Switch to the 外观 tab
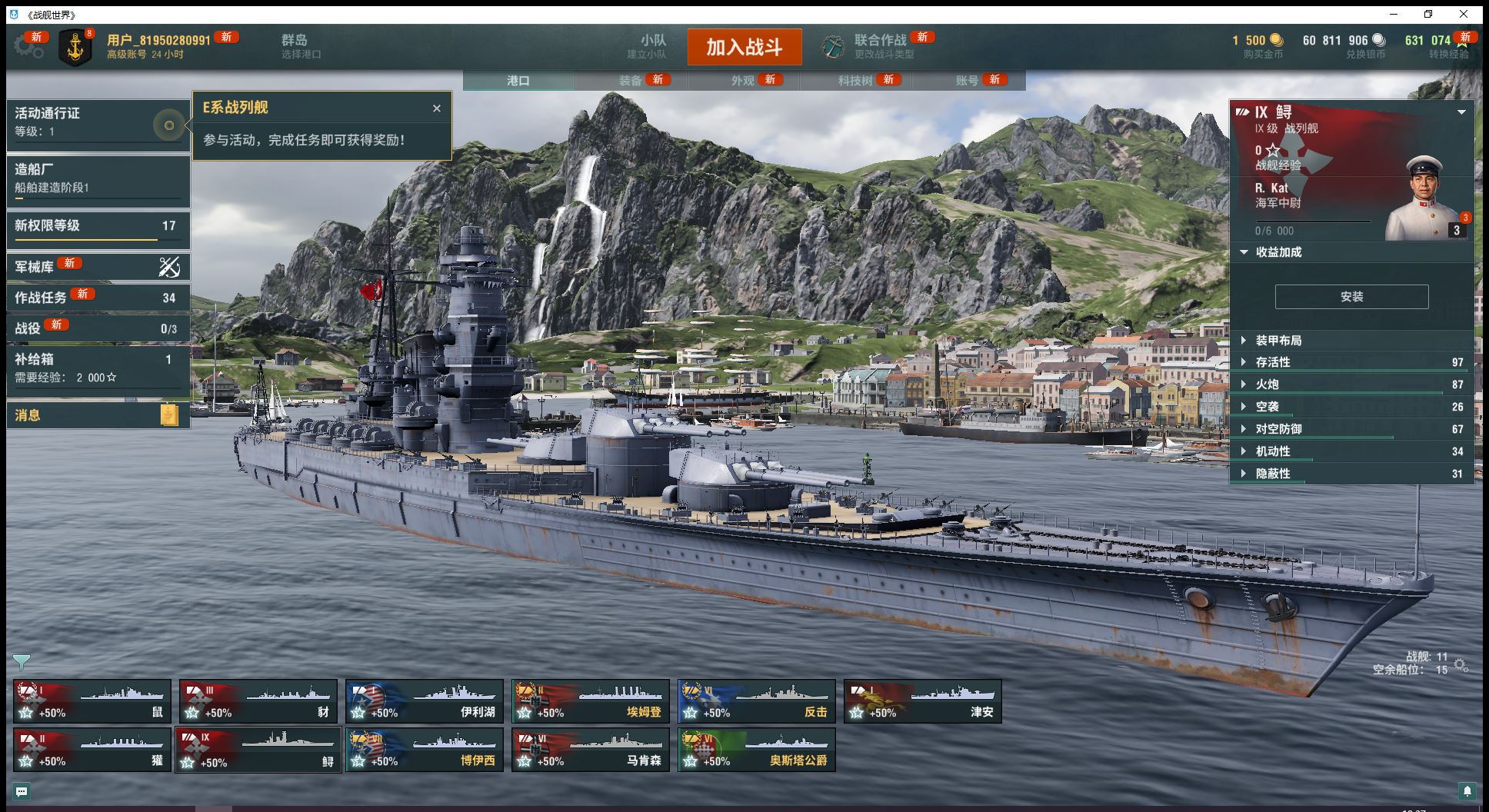The width and height of the screenshot is (1489, 812). click(743, 80)
